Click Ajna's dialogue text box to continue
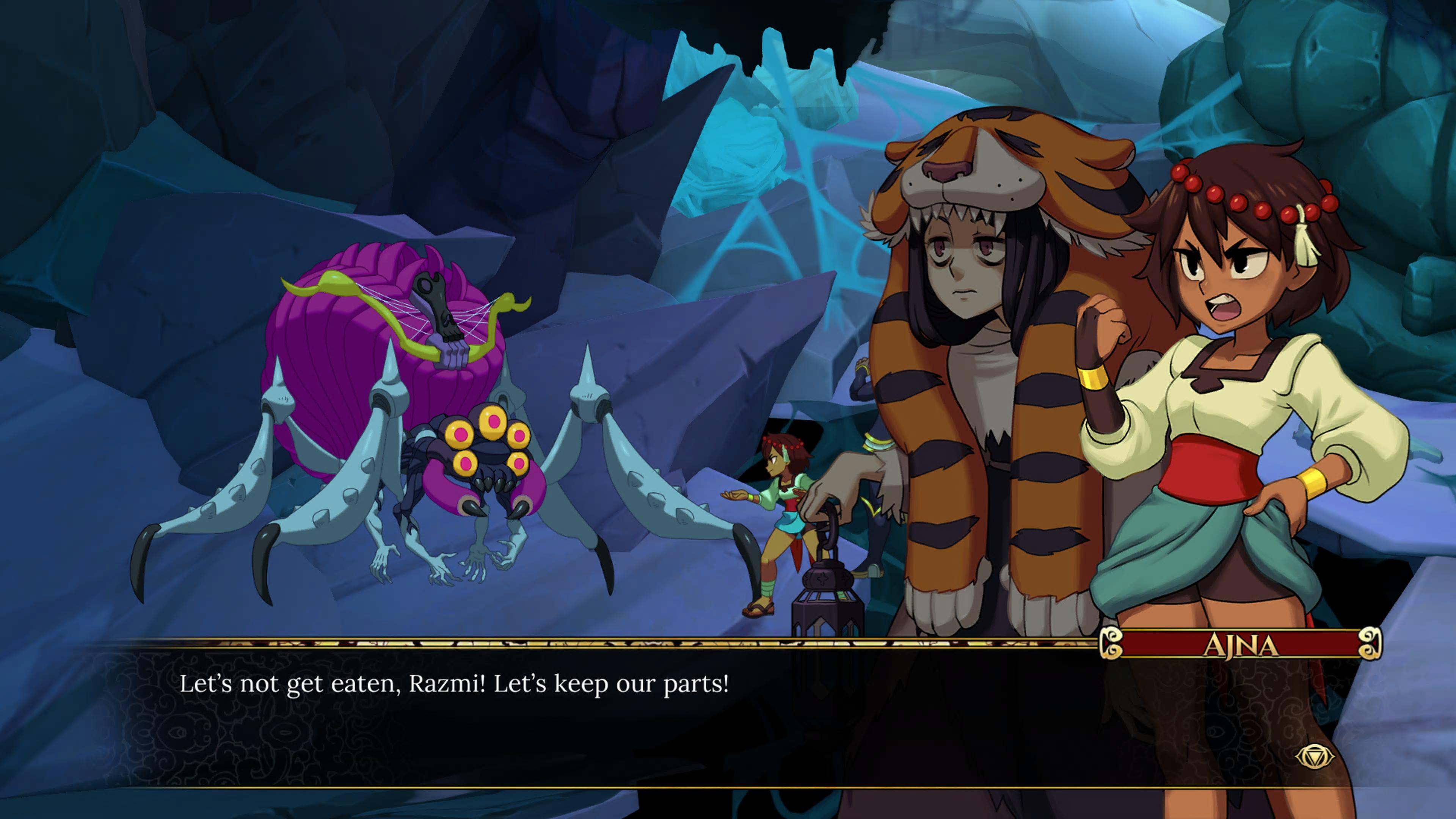The width and height of the screenshot is (1456, 819). point(622,718)
